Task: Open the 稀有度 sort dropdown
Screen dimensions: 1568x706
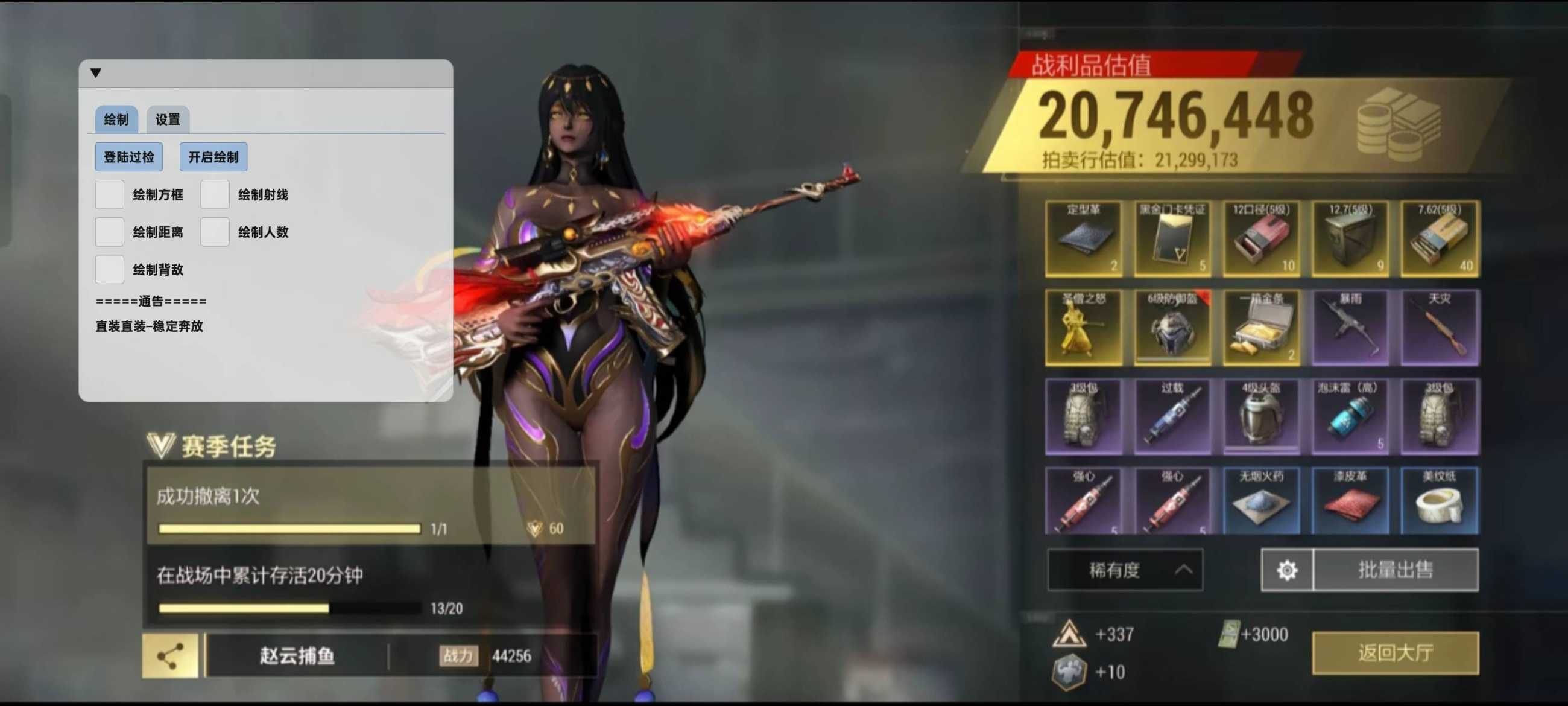Action: coord(1124,570)
